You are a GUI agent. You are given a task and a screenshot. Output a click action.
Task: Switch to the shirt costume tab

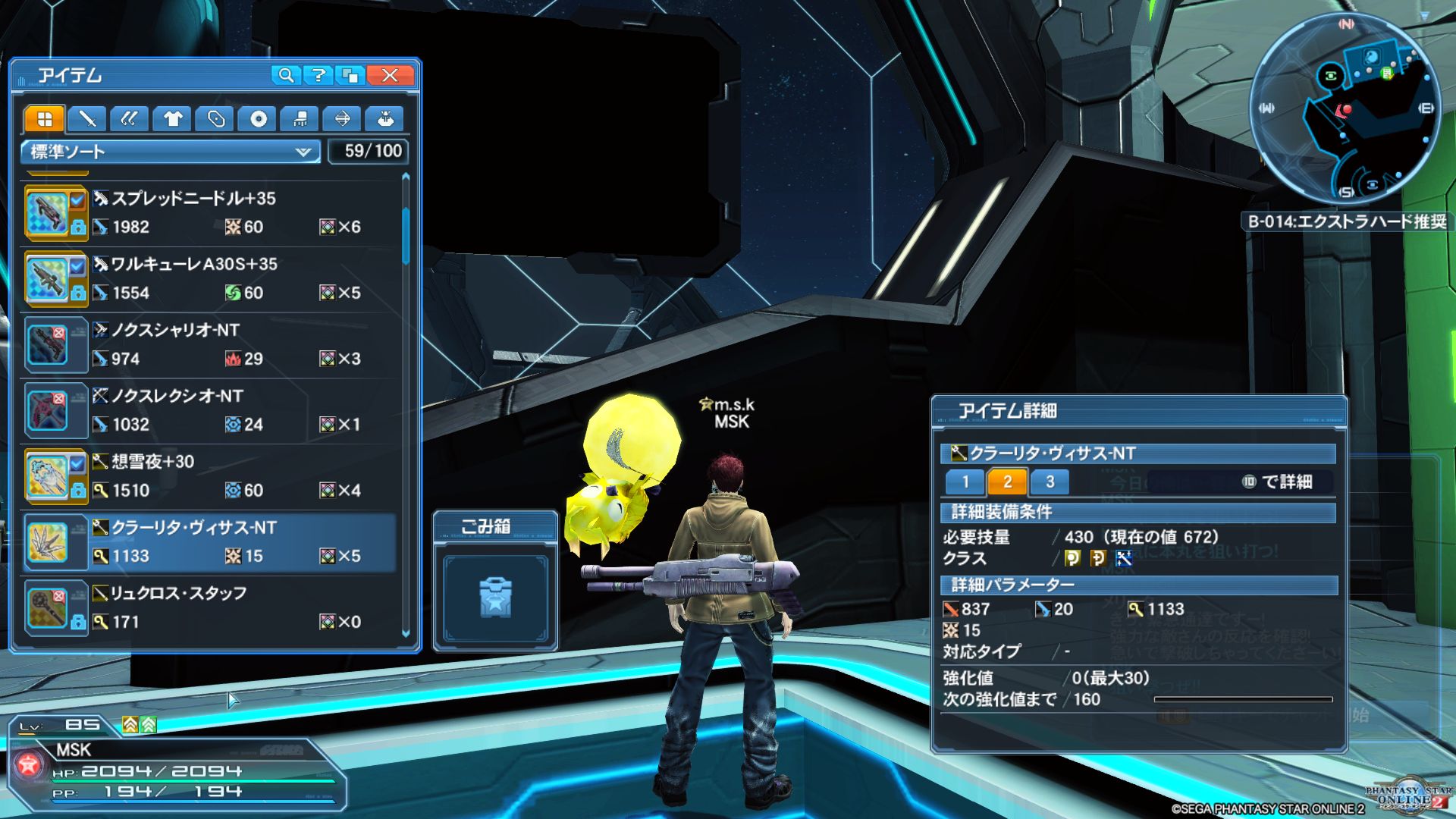point(173,119)
